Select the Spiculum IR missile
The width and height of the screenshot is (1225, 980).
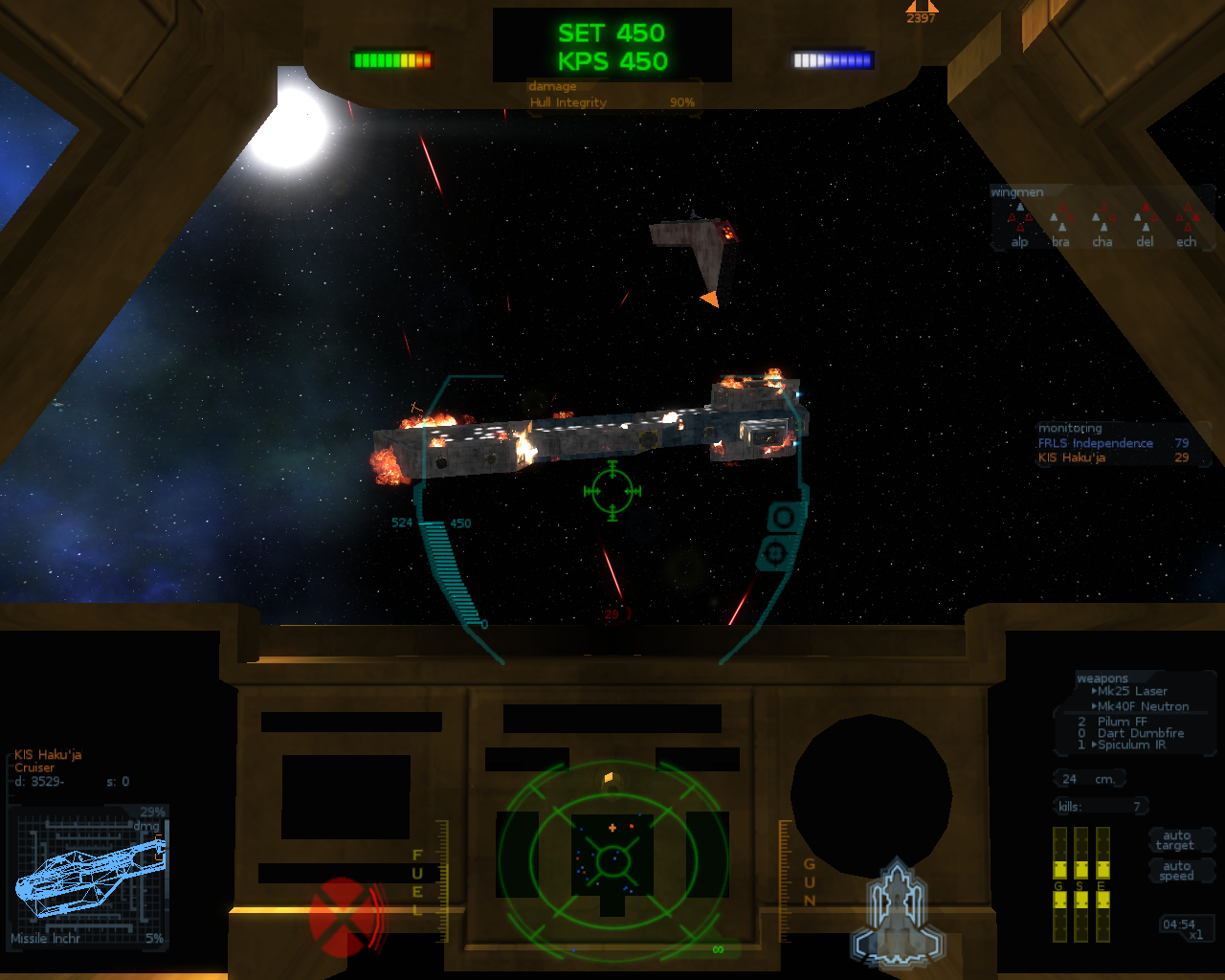pos(1131,745)
